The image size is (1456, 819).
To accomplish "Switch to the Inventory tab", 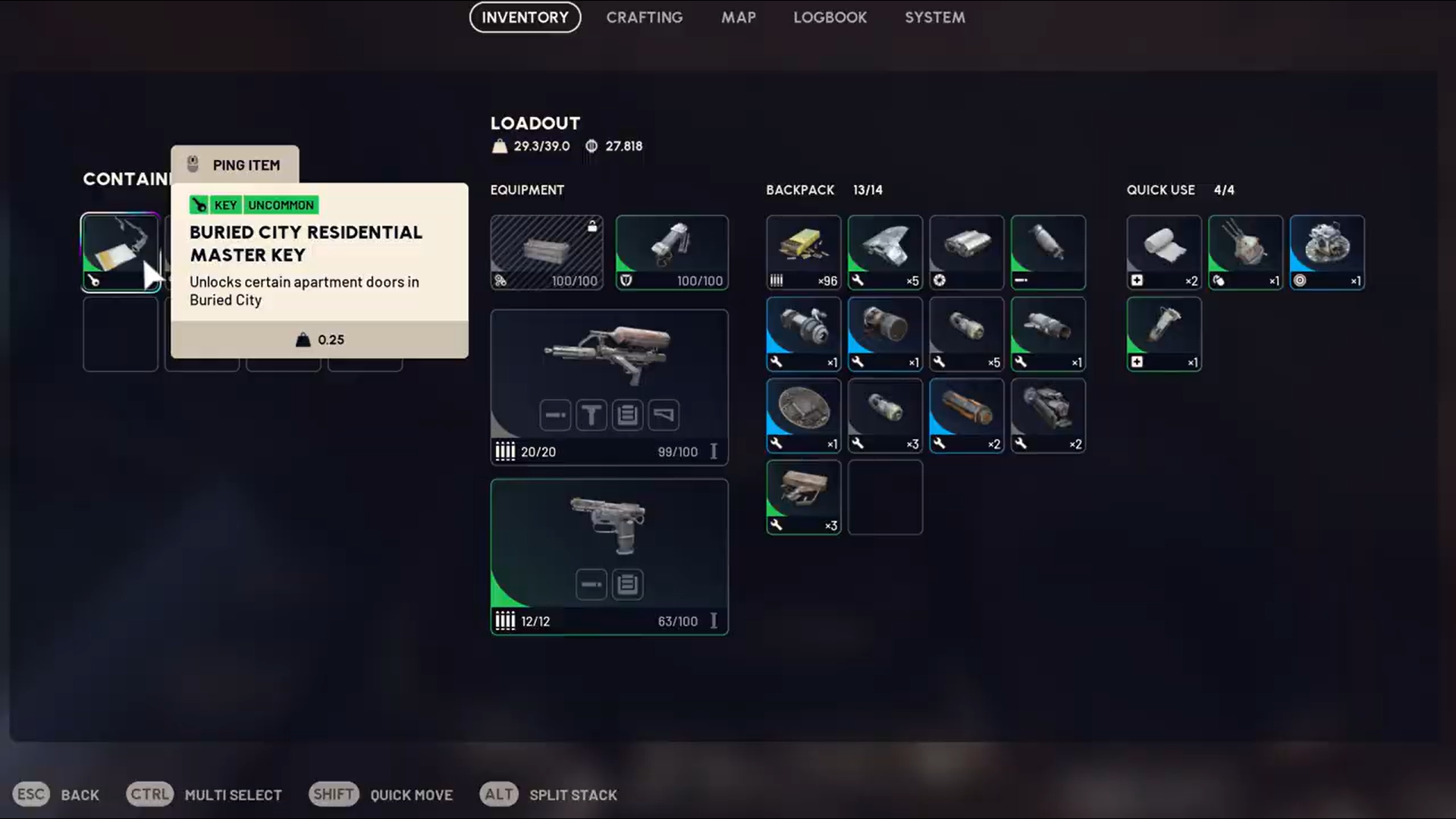I will click(525, 17).
